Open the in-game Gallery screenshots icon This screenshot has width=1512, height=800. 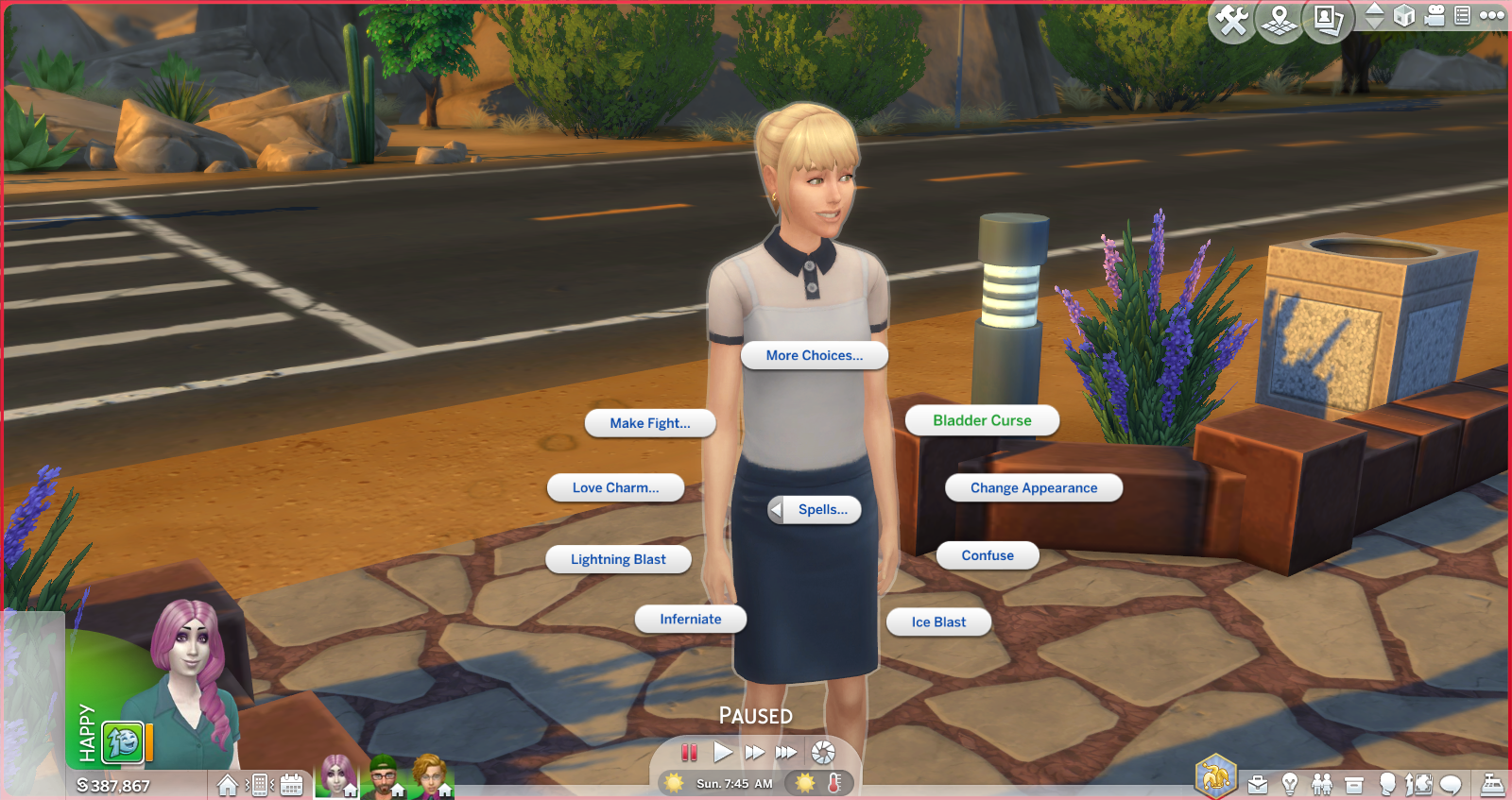1324,17
